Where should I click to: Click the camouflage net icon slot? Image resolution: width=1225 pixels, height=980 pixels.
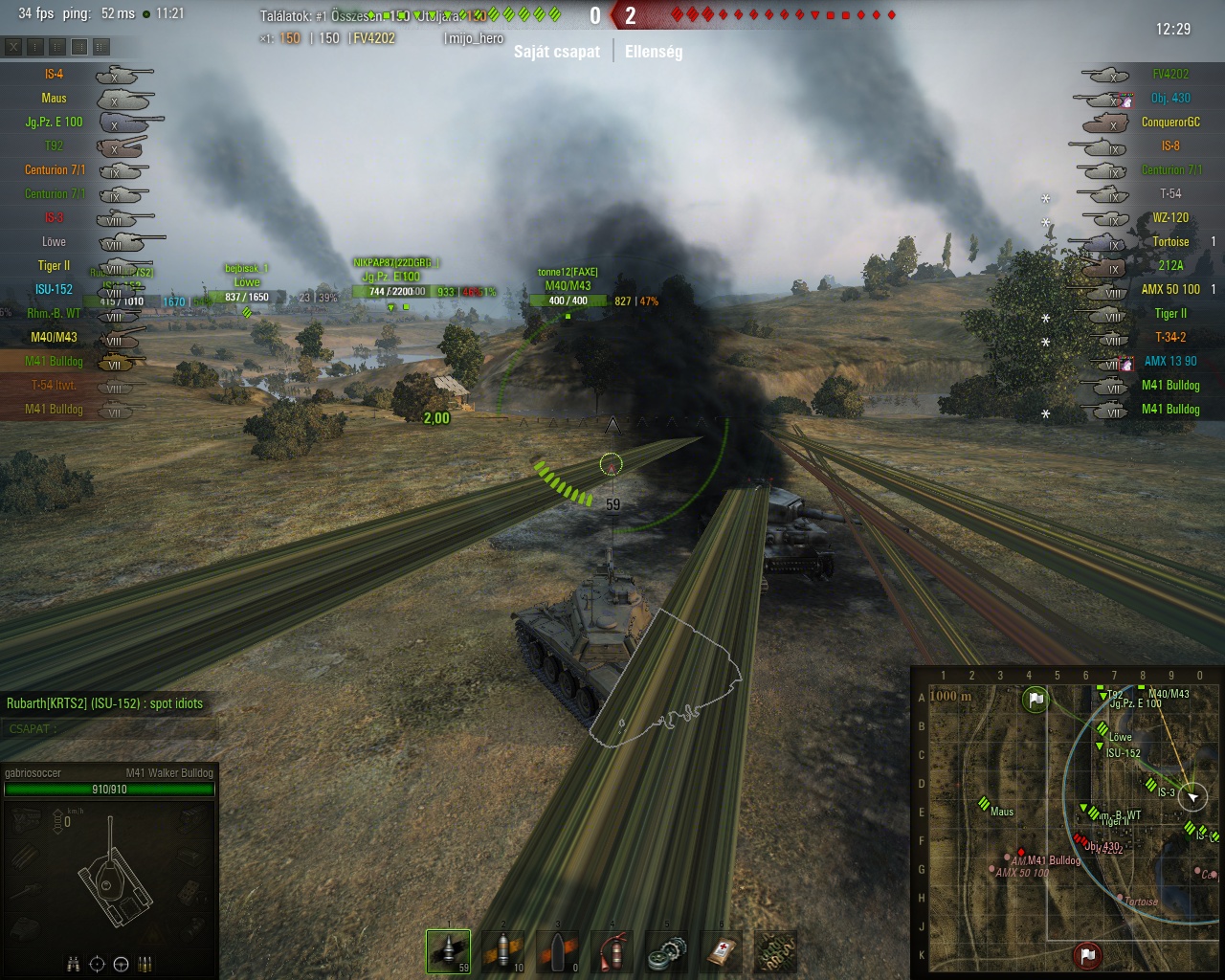click(x=775, y=951)
